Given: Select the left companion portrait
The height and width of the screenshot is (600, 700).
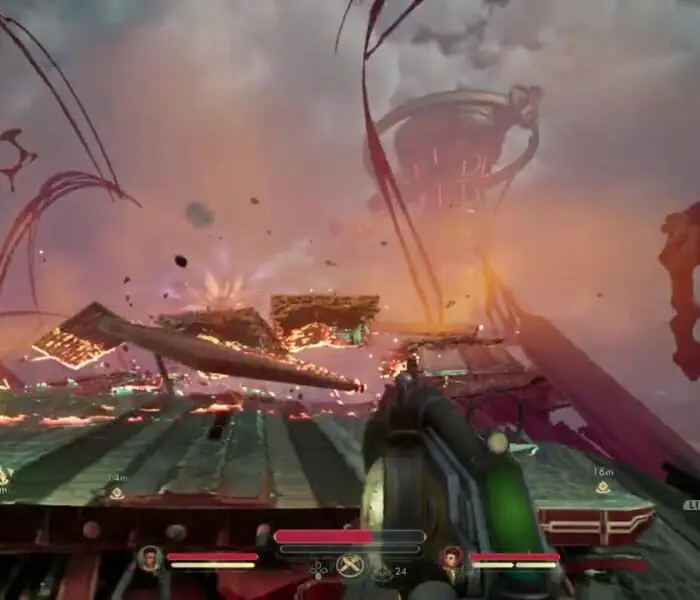Looking at the screenshot, I should pos(151,558).
